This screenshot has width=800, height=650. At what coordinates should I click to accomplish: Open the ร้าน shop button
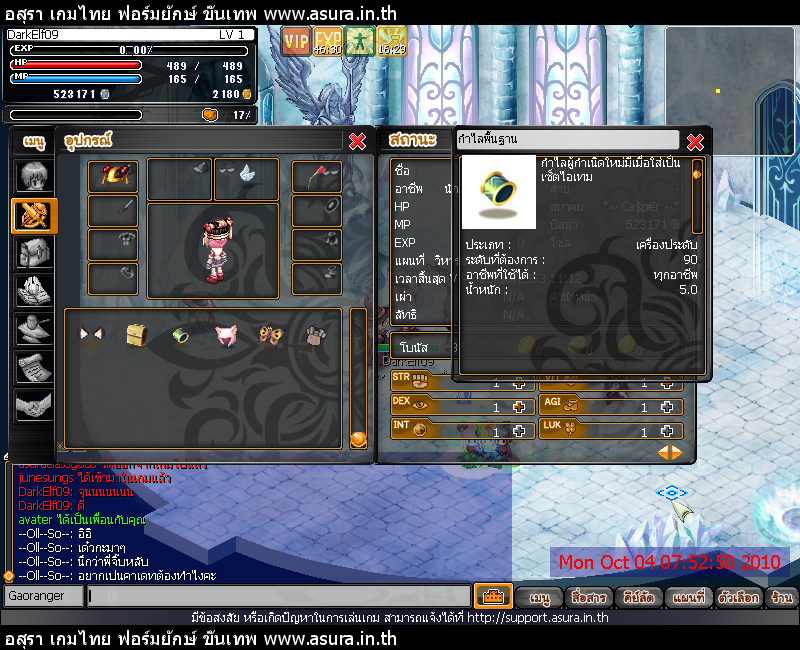click(x=782, y=597)
